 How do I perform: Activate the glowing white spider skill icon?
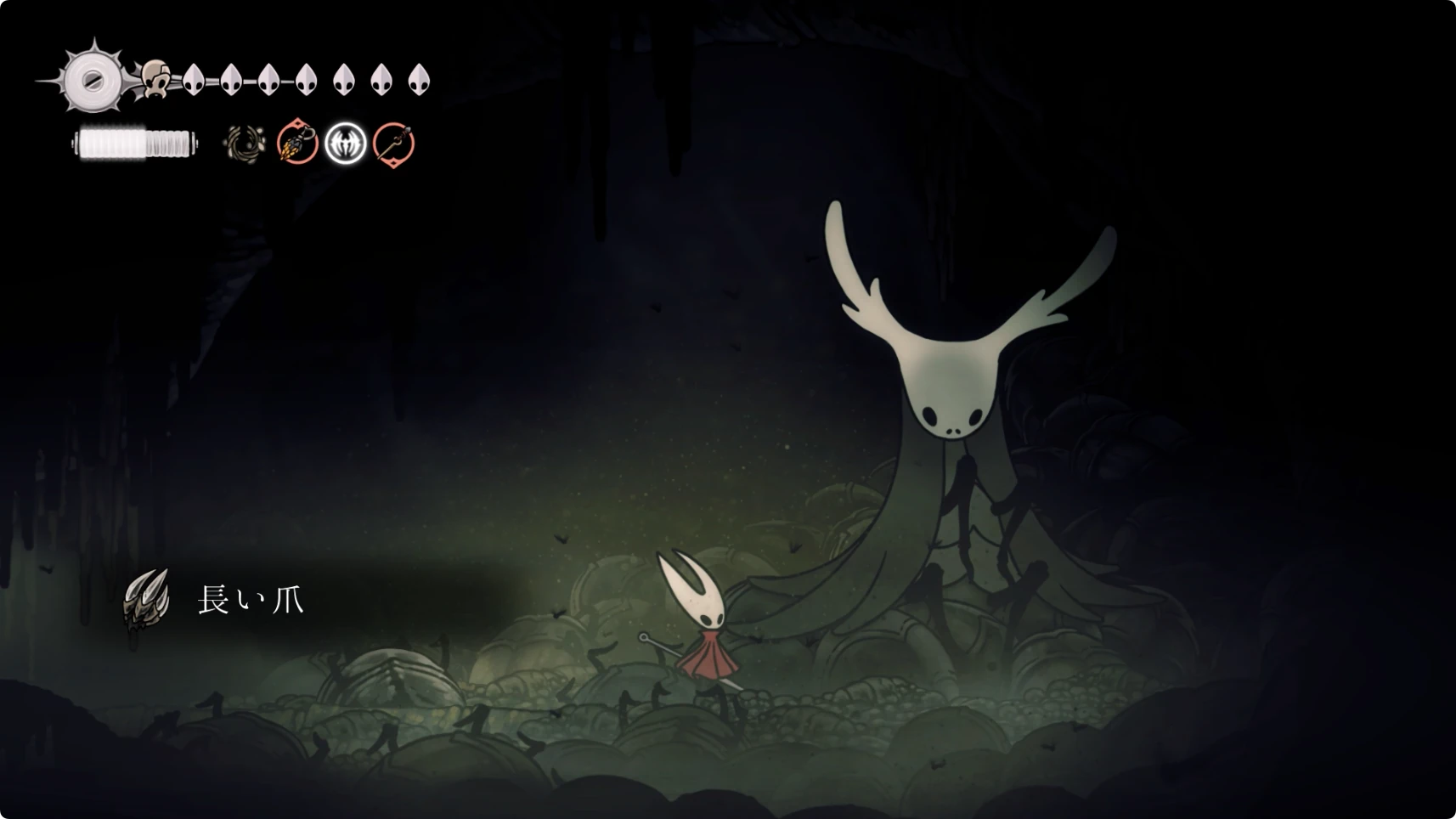[346, 143]
